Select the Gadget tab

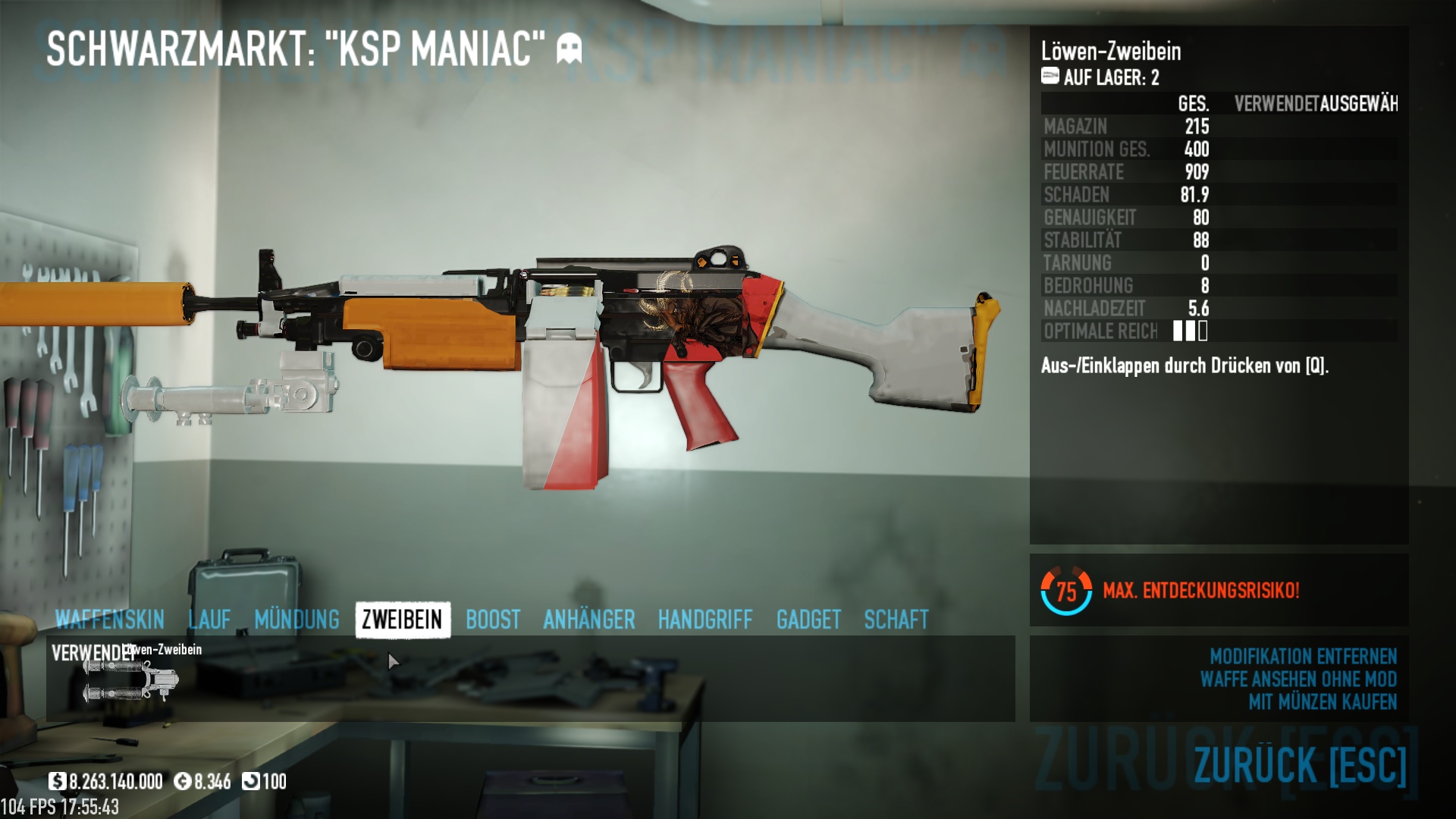pos(808,620)
